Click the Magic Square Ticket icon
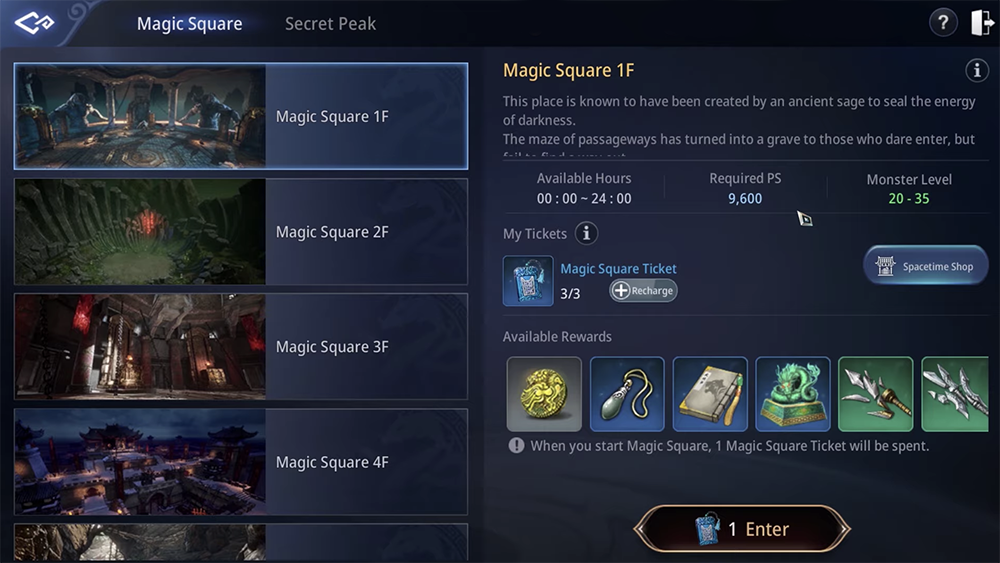 pyautogui.click(x=528, y=281)
